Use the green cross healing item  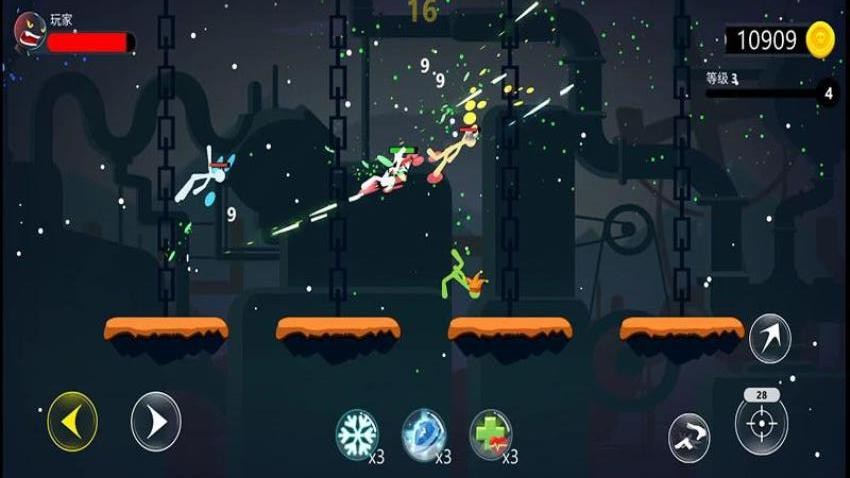click(490, 434)
